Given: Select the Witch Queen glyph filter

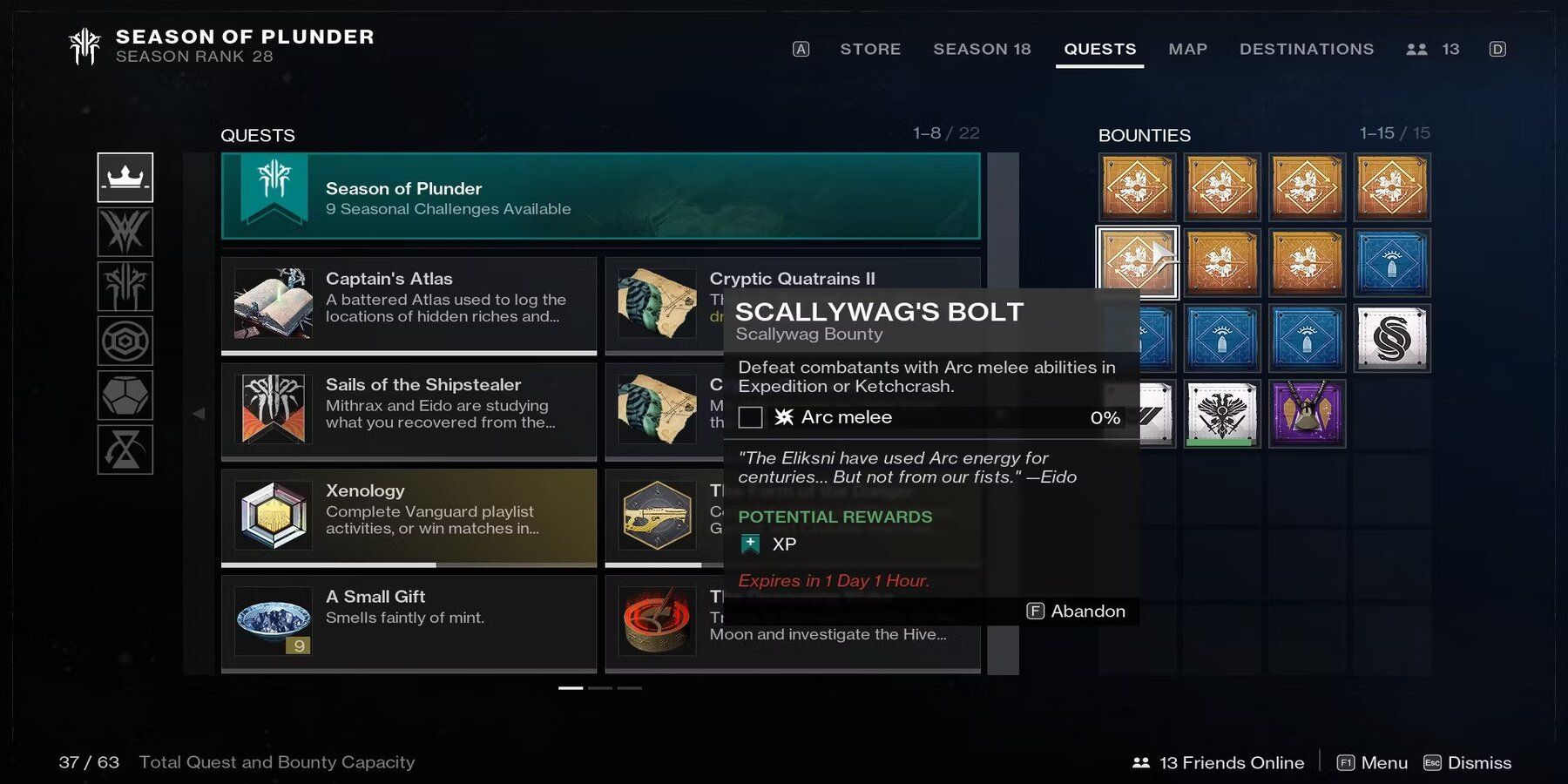Looking at the screenshot, I should click(125, 233).
